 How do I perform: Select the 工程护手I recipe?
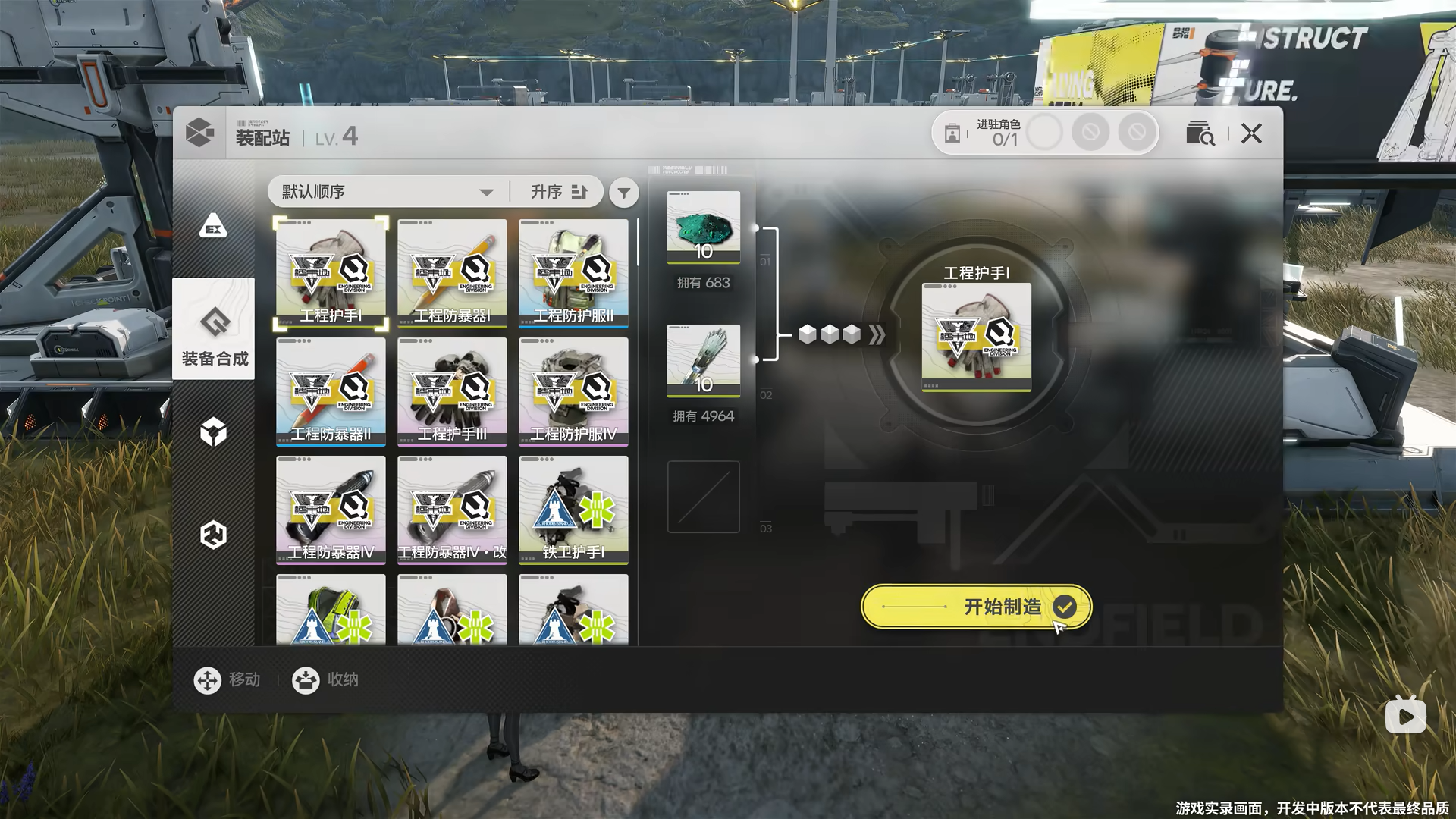[x=331, y=273]
